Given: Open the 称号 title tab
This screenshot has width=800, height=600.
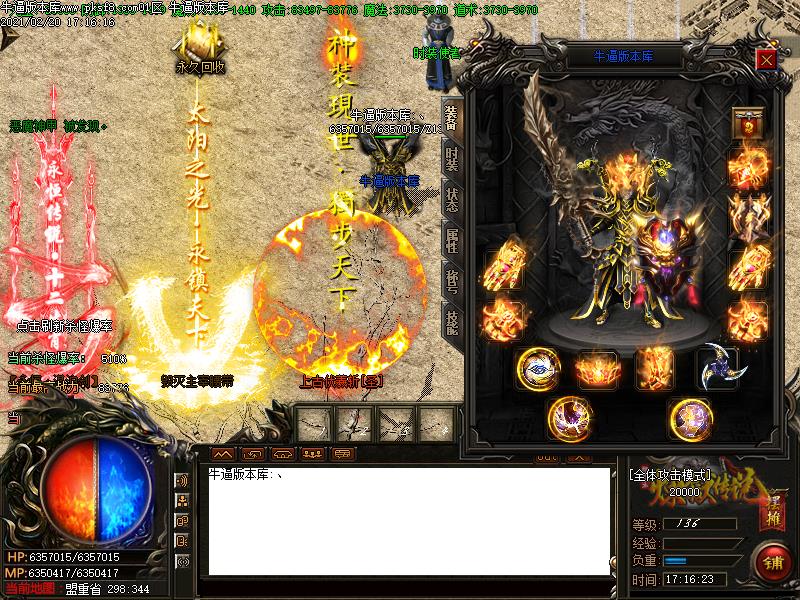Looking at the screenshot, I should click(x=452, y=279).
